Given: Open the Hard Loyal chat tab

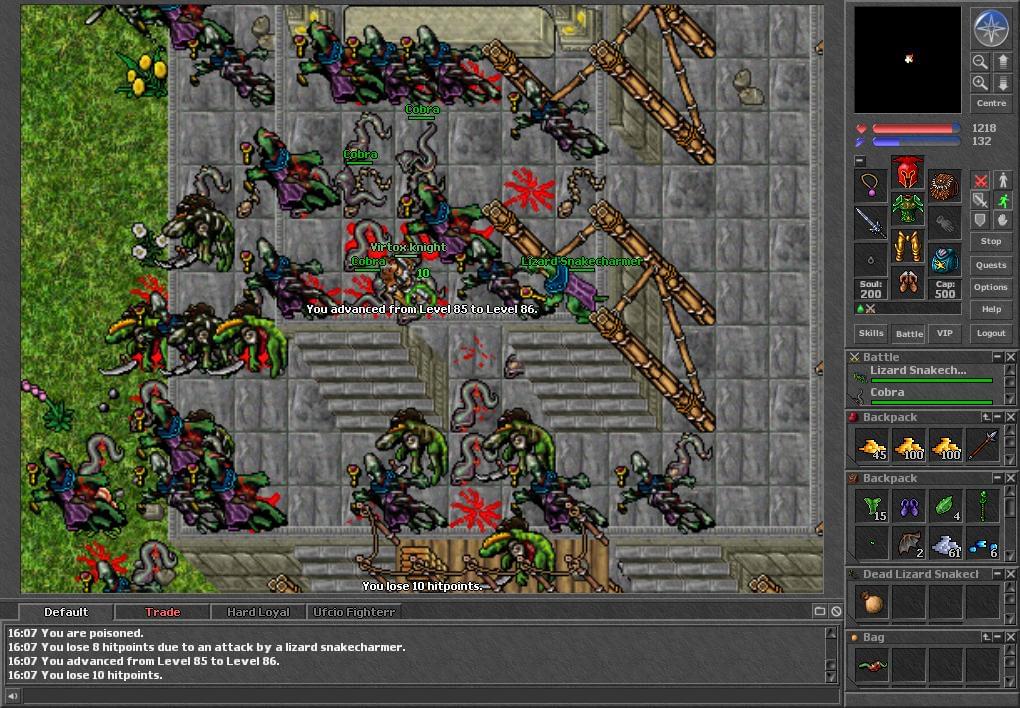Looking at the screenshot, I should pyautogui.click(x=257, y=612).
